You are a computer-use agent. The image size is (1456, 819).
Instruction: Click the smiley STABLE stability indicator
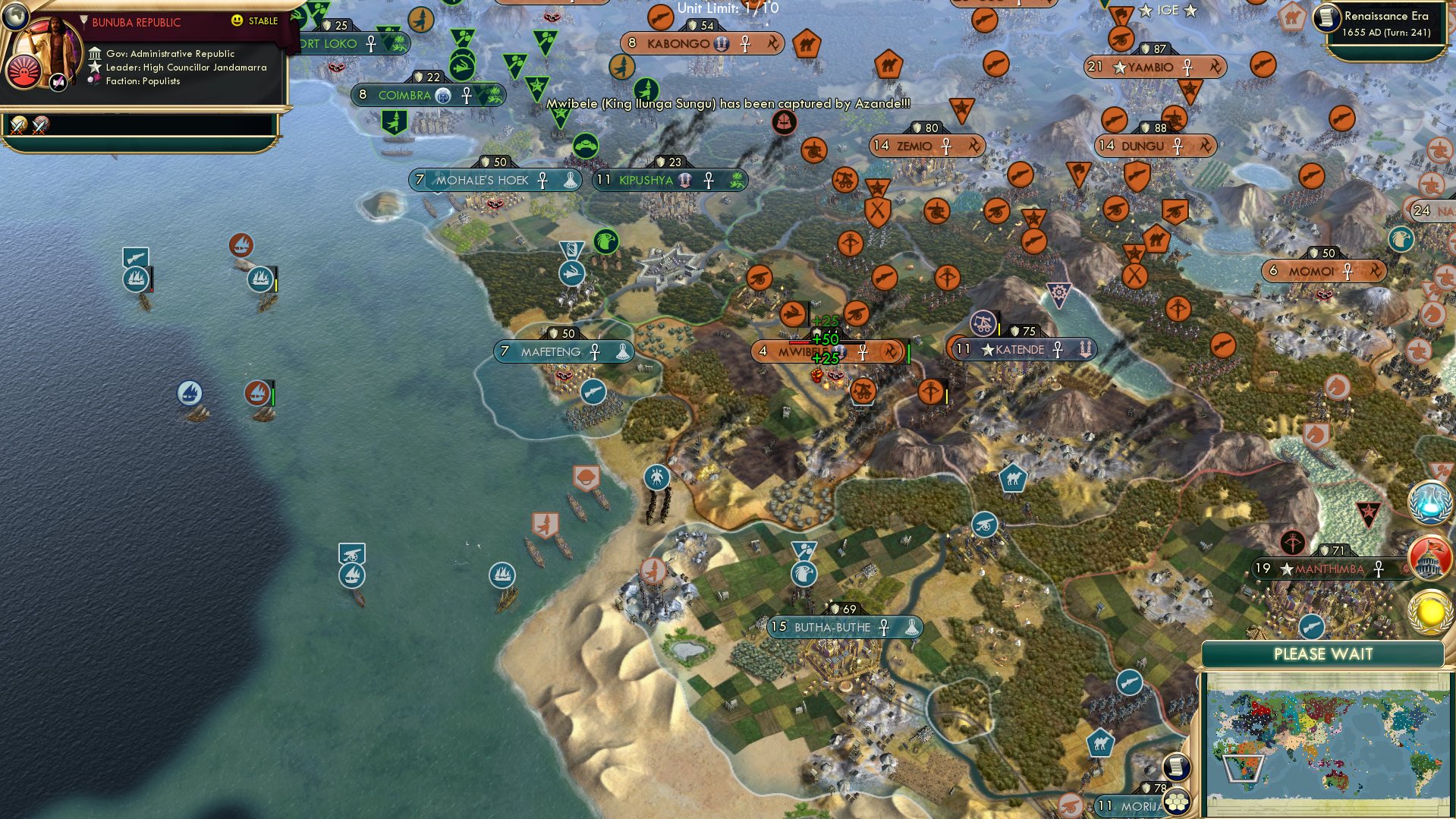(237, 21)
